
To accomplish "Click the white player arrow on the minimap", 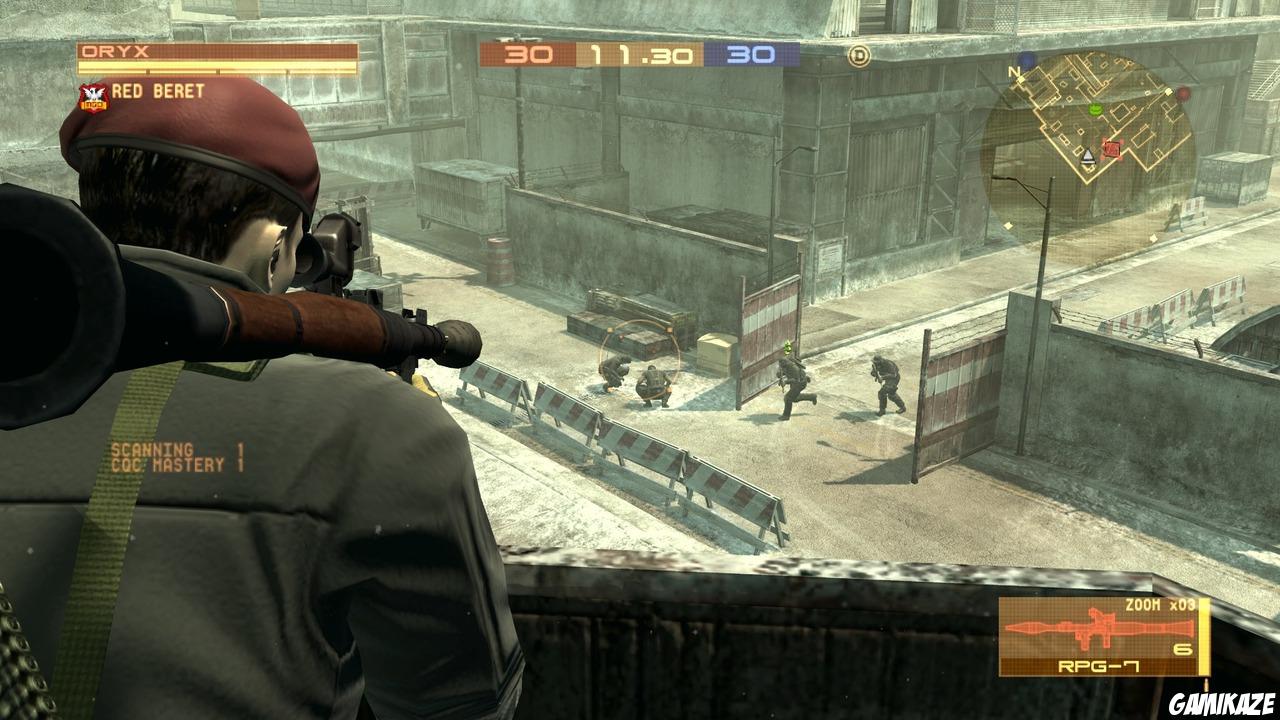I will click(1088, 155).
